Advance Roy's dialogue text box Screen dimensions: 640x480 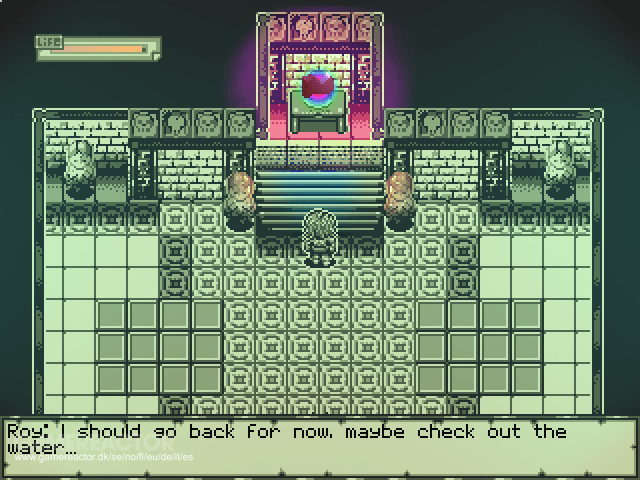point(319,441)
